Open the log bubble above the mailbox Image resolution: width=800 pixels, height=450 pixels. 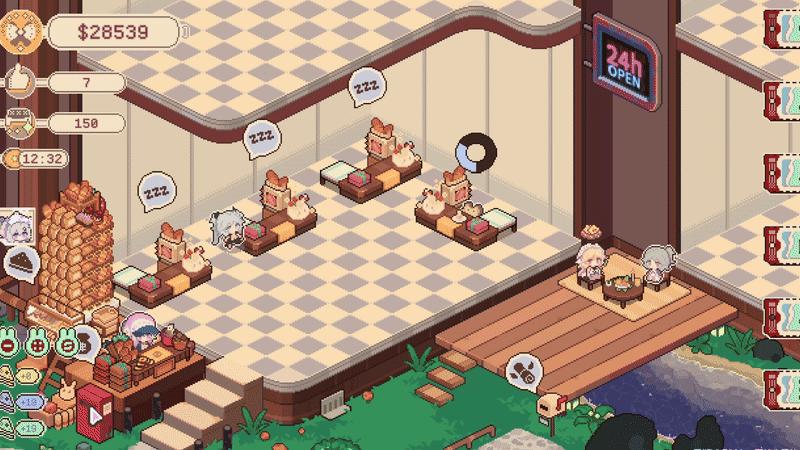click(524, 372)
